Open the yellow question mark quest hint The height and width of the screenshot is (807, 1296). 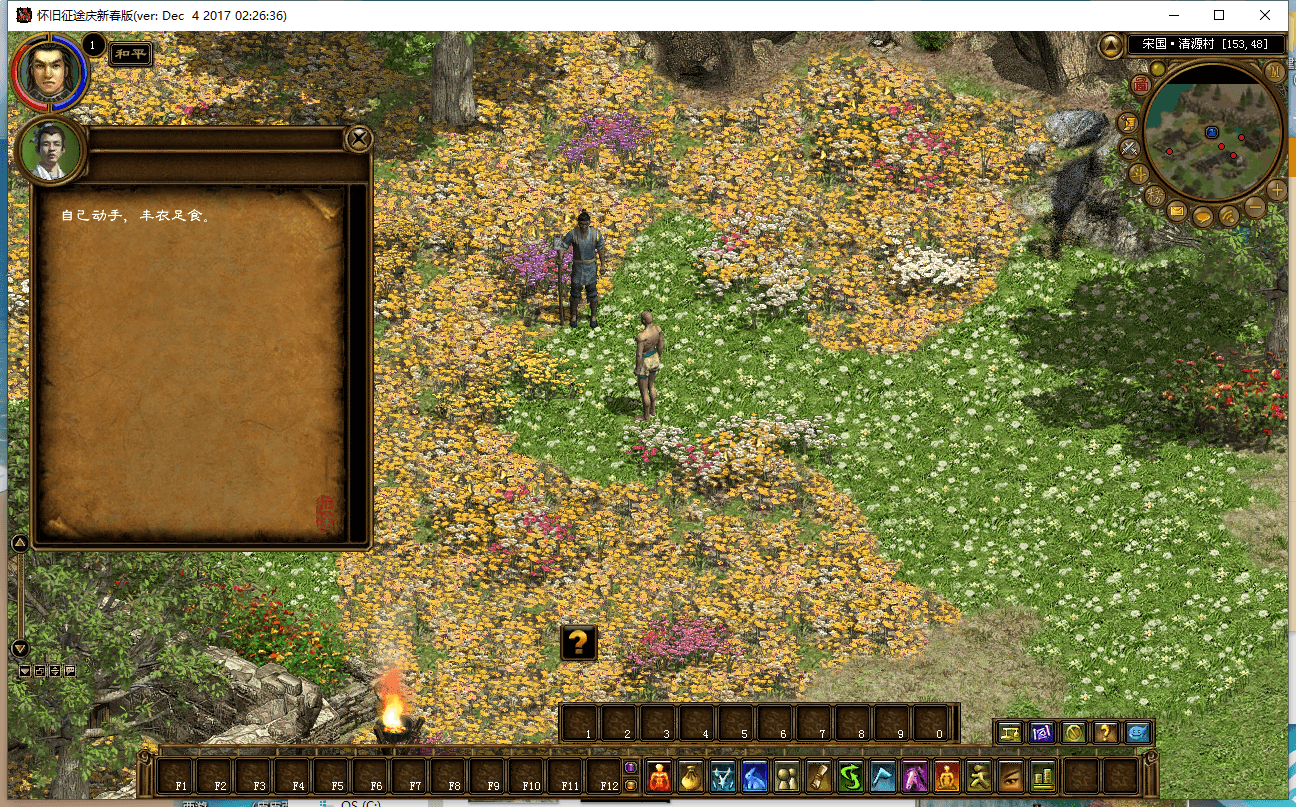pos(579,643)
